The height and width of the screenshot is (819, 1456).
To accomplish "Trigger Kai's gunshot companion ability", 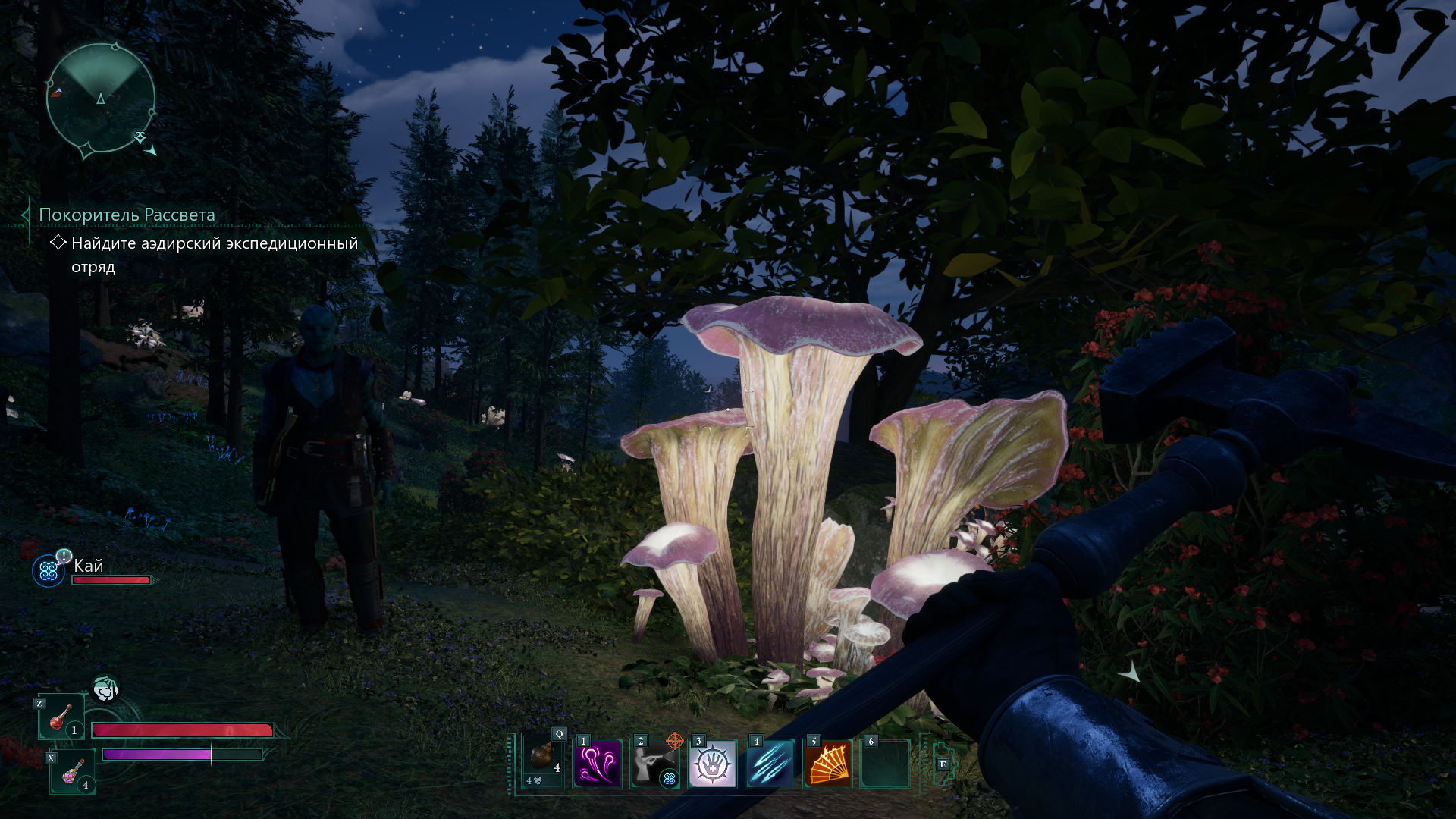I will pos(654,764).
